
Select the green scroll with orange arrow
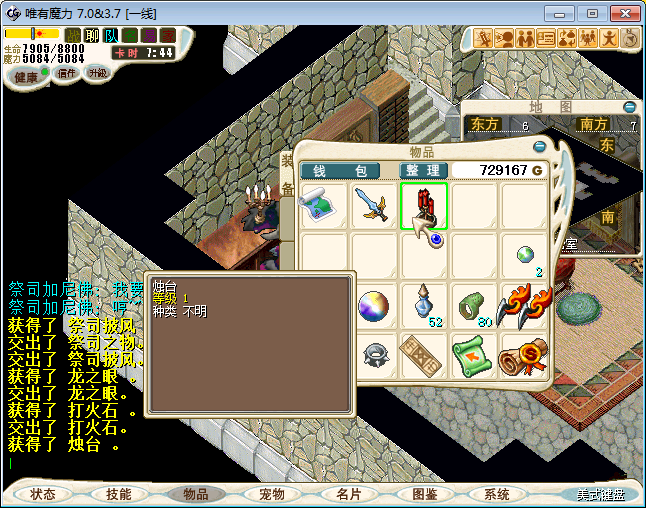474,354
